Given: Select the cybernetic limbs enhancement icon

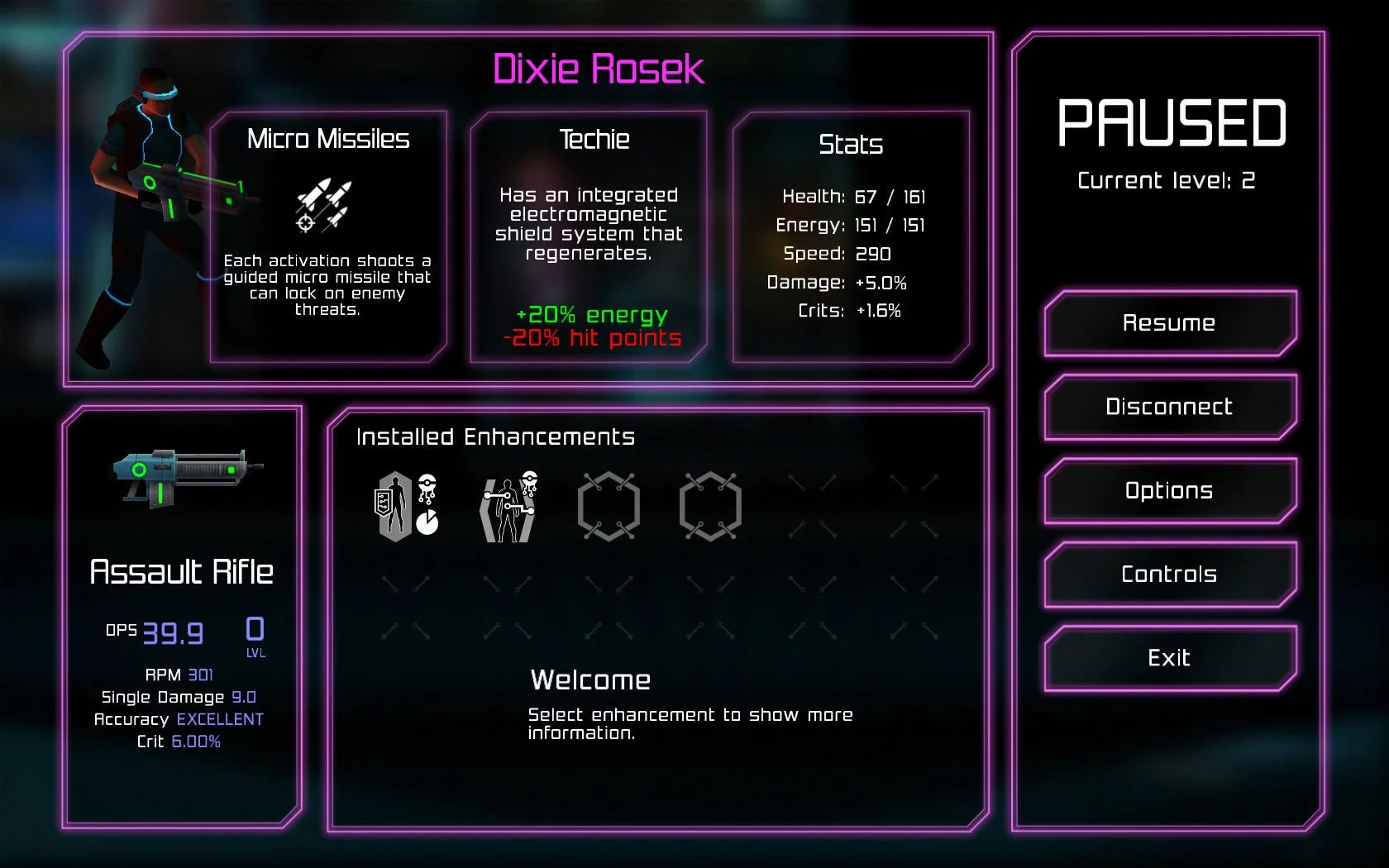Looking at the screenshot, I should 508,506.
